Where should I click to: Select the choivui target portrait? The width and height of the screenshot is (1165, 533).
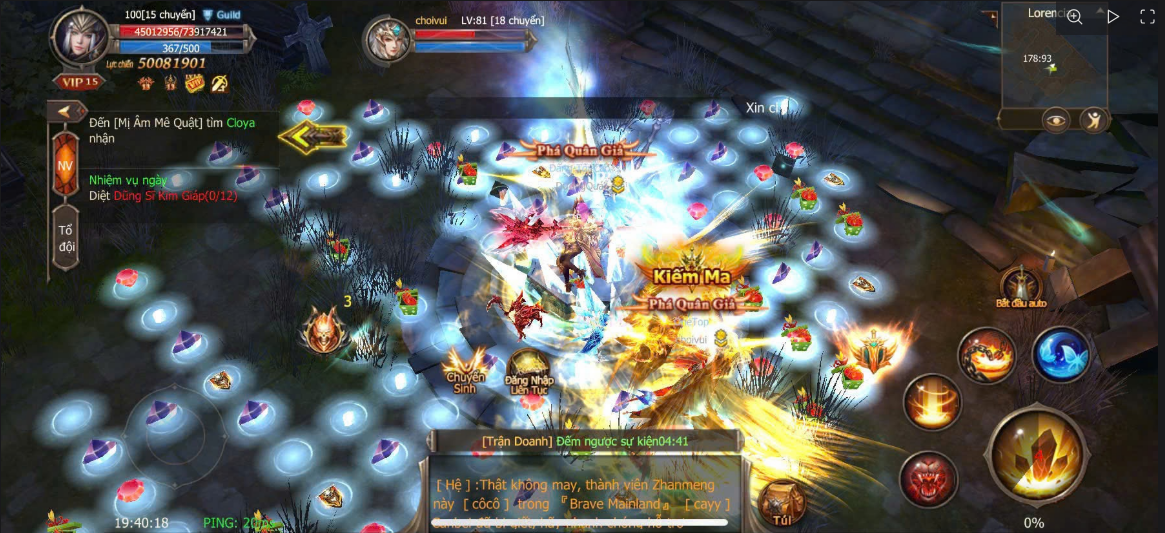coord(387,41)
